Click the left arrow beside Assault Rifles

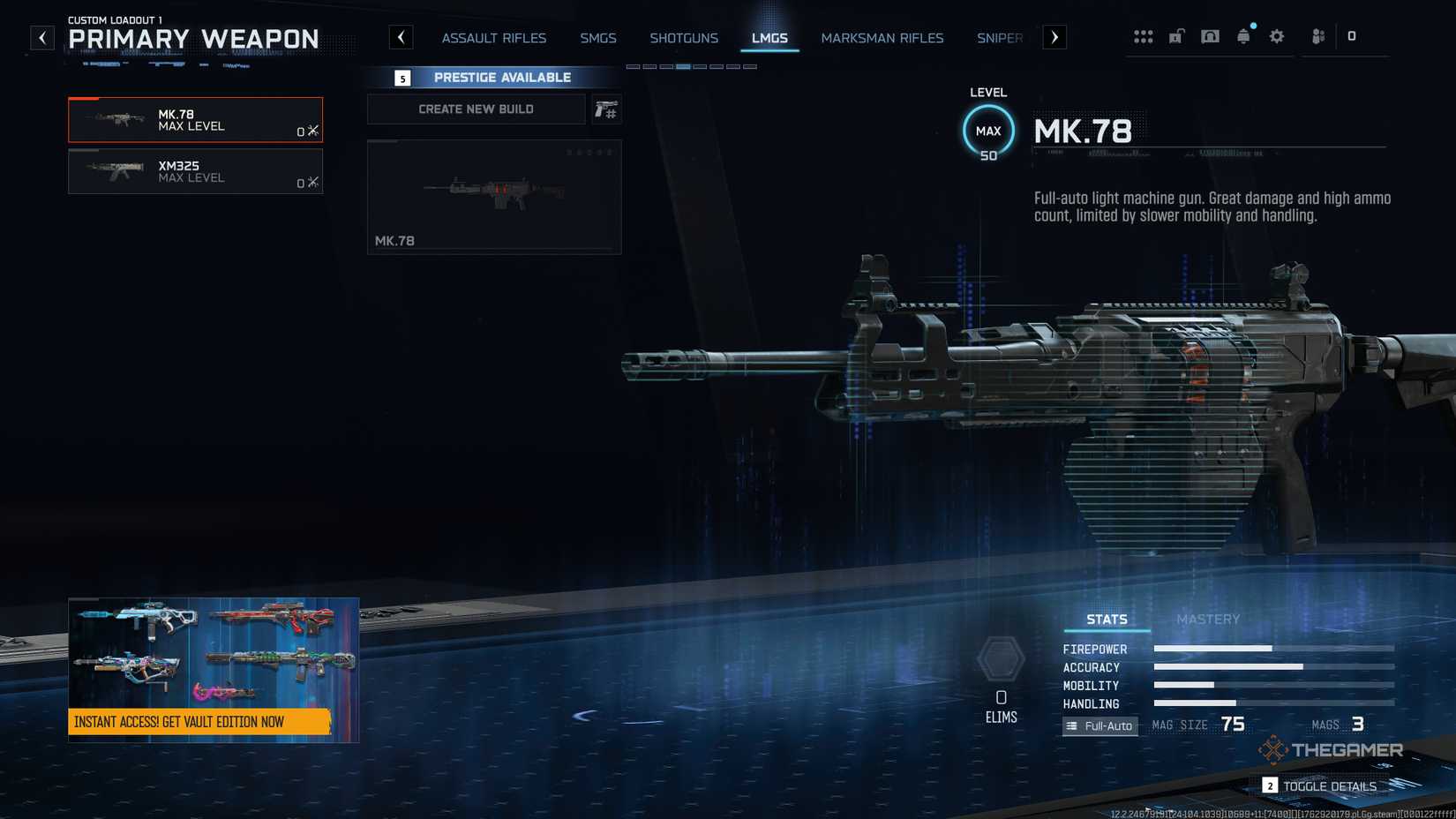click(402, 37)
